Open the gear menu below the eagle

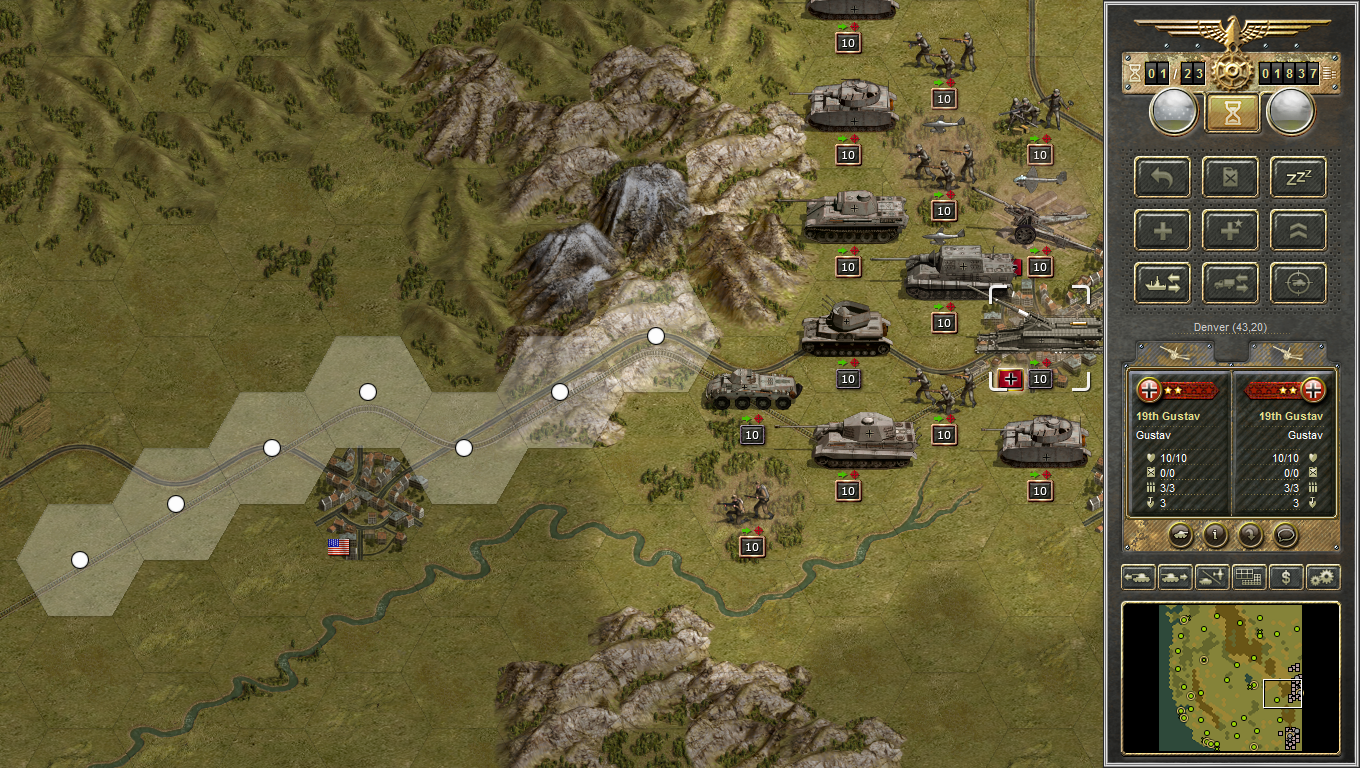[x=1230, y=72]
